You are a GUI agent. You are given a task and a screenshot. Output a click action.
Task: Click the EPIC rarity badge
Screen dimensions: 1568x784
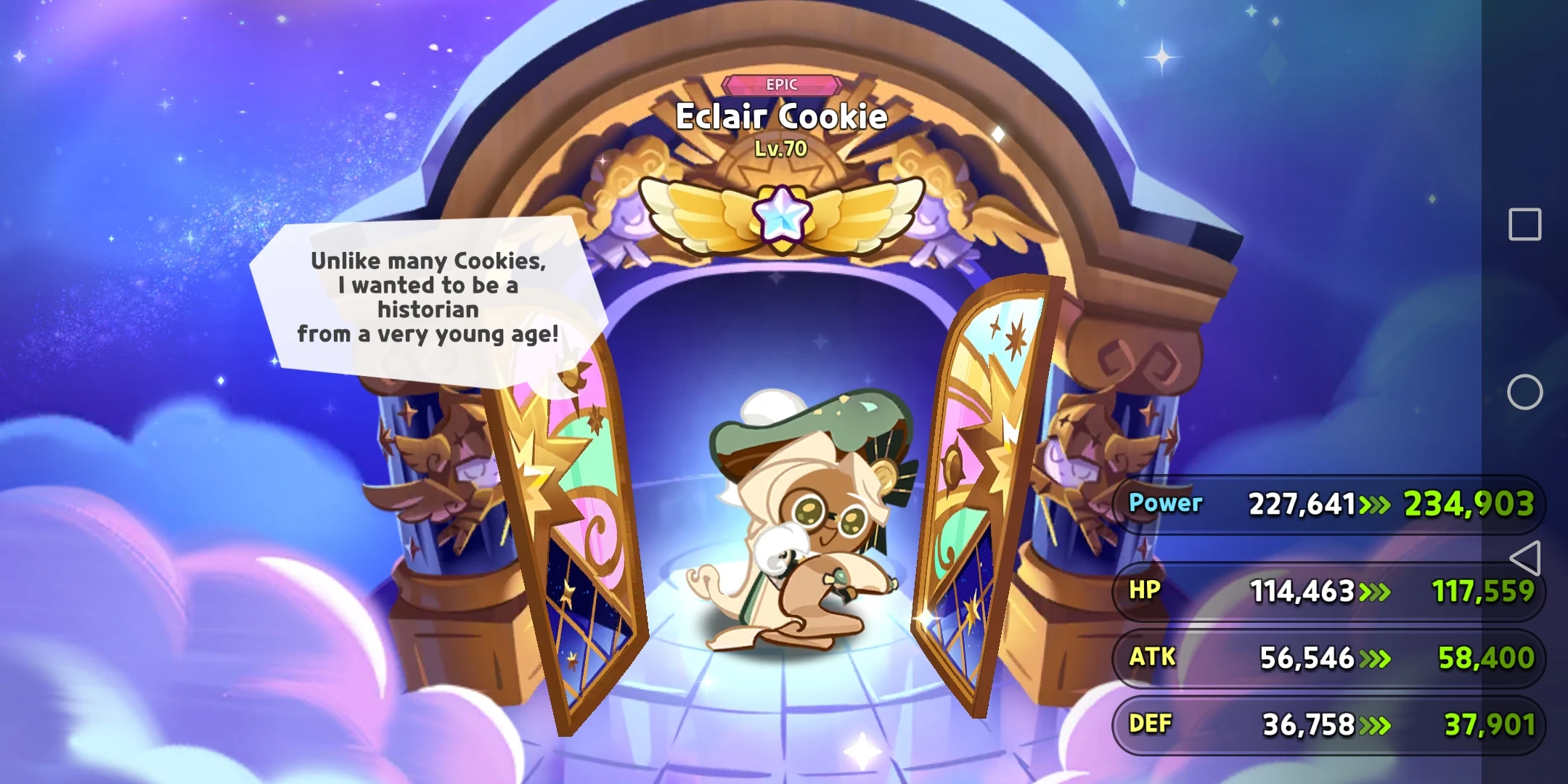[x=783, y=84]
